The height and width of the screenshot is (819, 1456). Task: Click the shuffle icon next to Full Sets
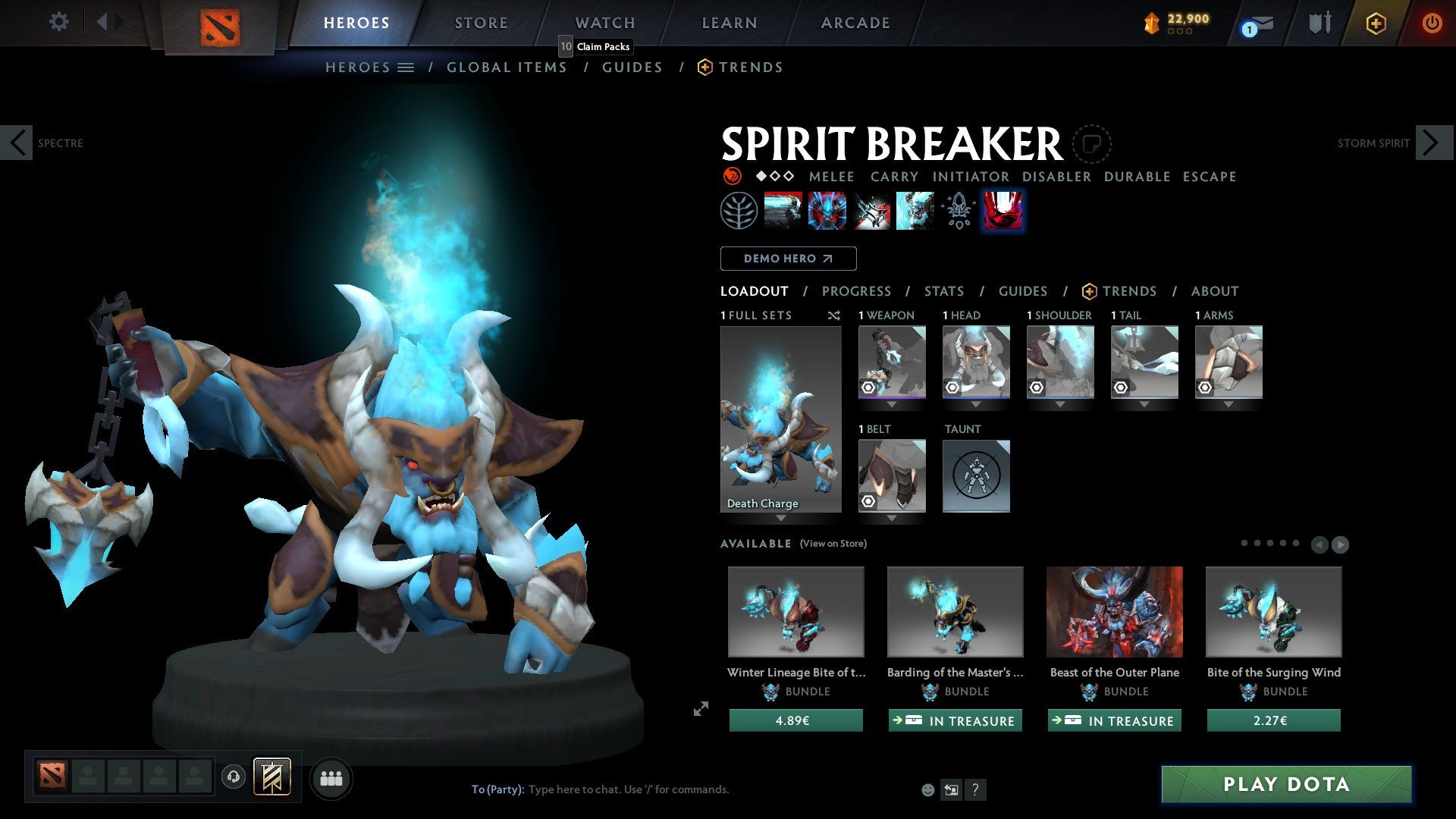[834, 315]
